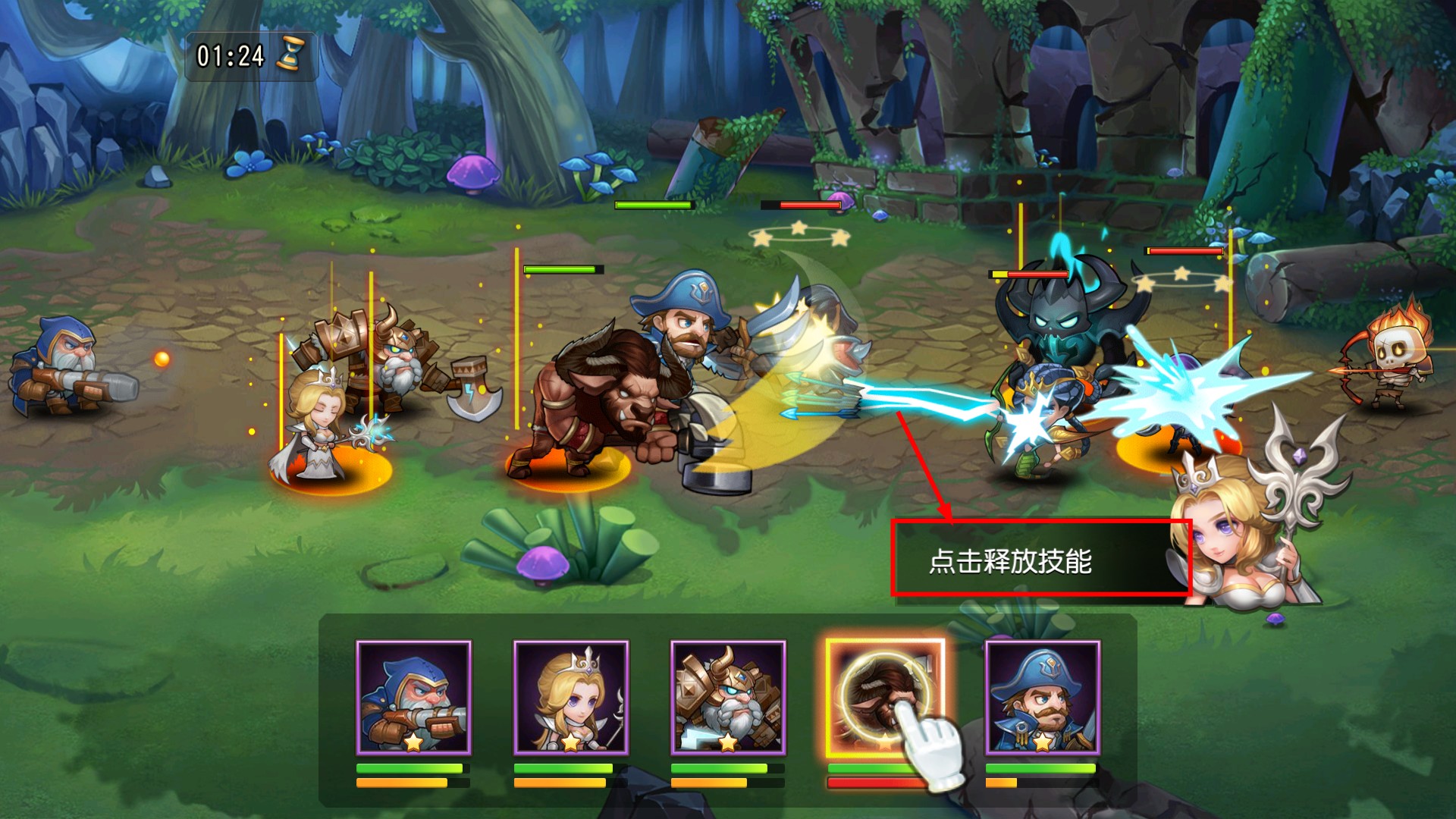This screenshot has height=819, width=1456.
Task: Choose the horned-helmet armored dwarf portrait
Action: (x=728, y=698)
